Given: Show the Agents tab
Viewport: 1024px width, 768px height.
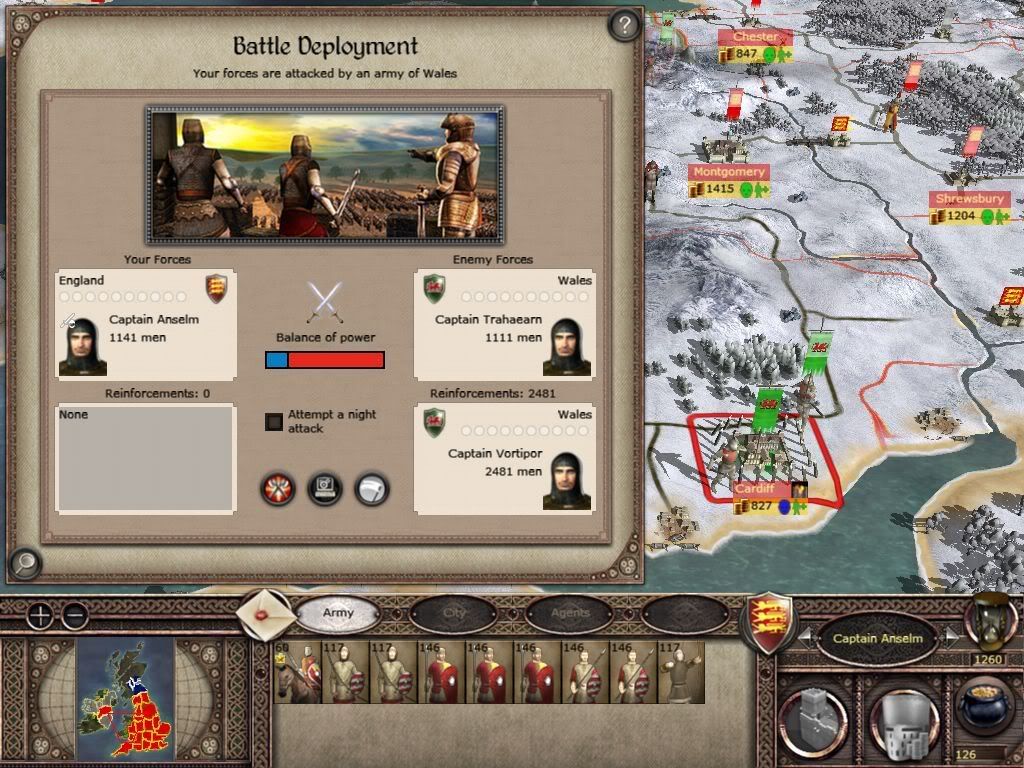Looking at the screenshot, I should (x=570, y=613).
